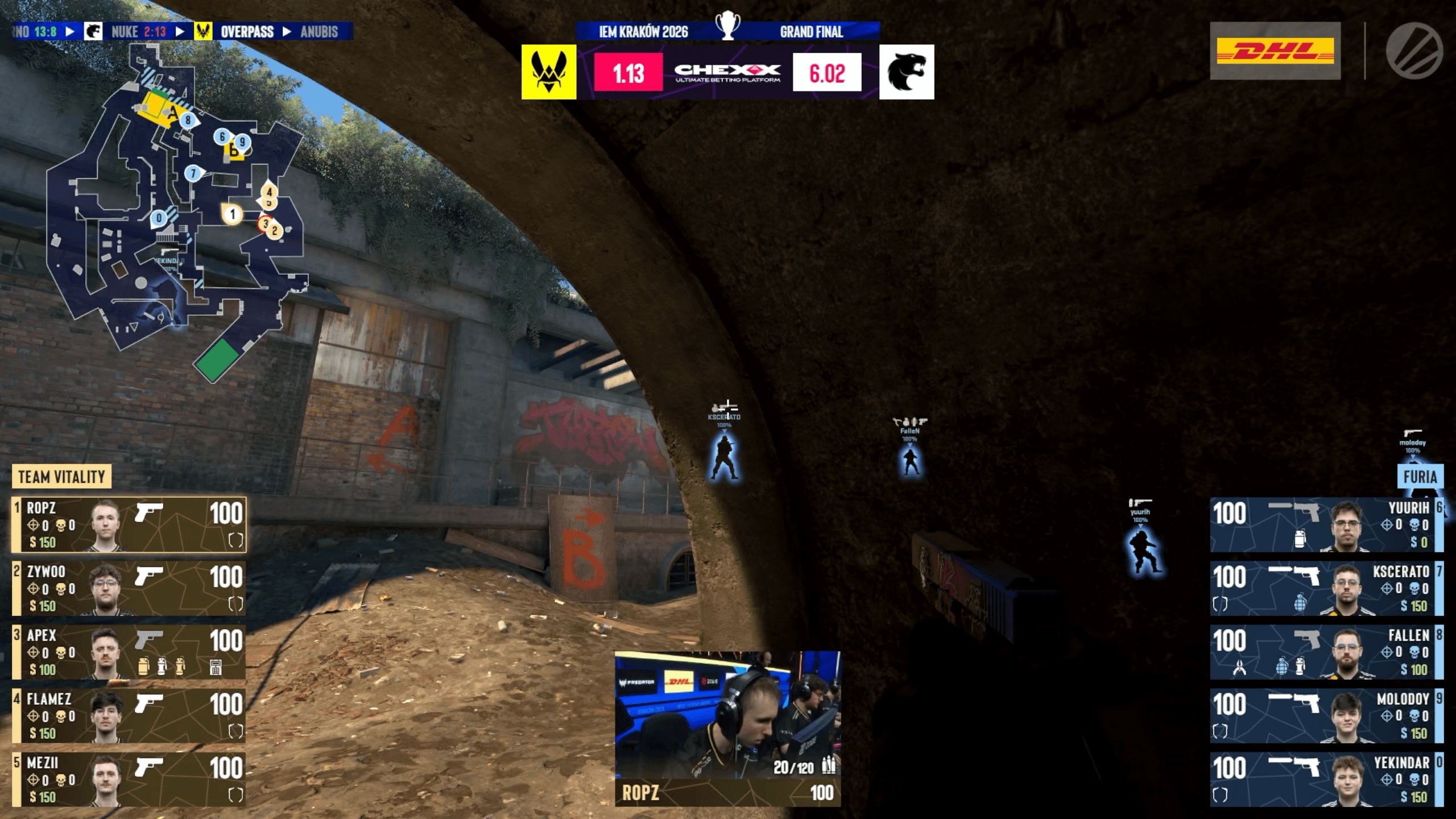Click player marker 7 on the minimap
The width and height of the screenshot is (1456, 819).
(193, 173)
